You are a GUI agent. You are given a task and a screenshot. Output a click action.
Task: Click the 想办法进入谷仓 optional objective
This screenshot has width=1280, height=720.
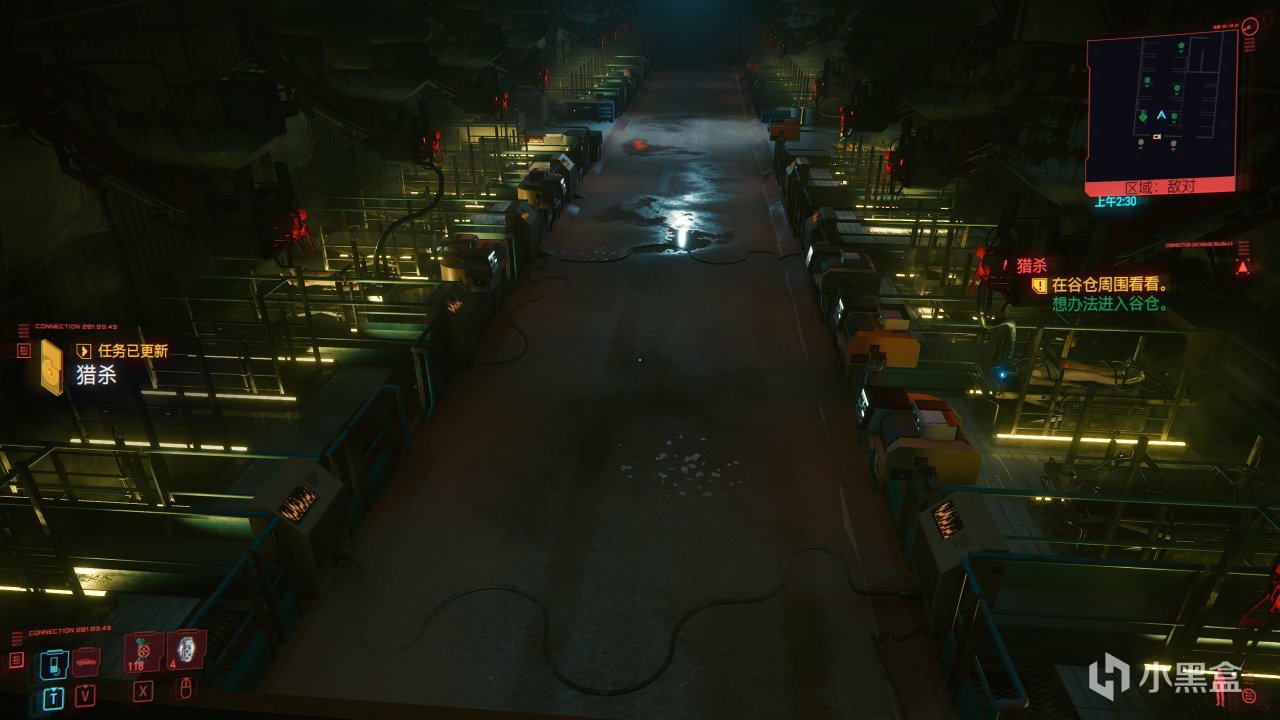1110,304
